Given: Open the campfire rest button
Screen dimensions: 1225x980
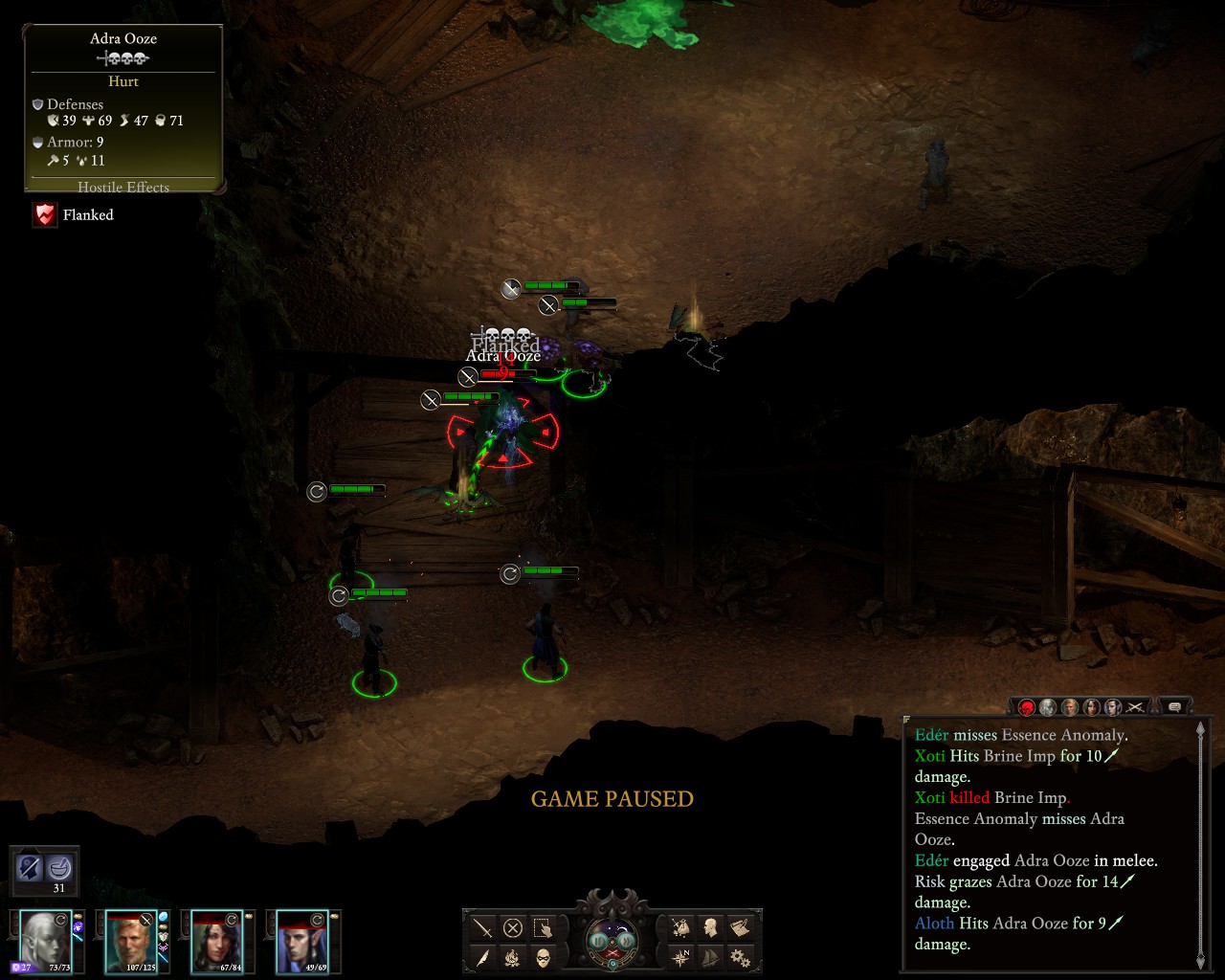Looking at the screenshot, I should coord(513,957).
